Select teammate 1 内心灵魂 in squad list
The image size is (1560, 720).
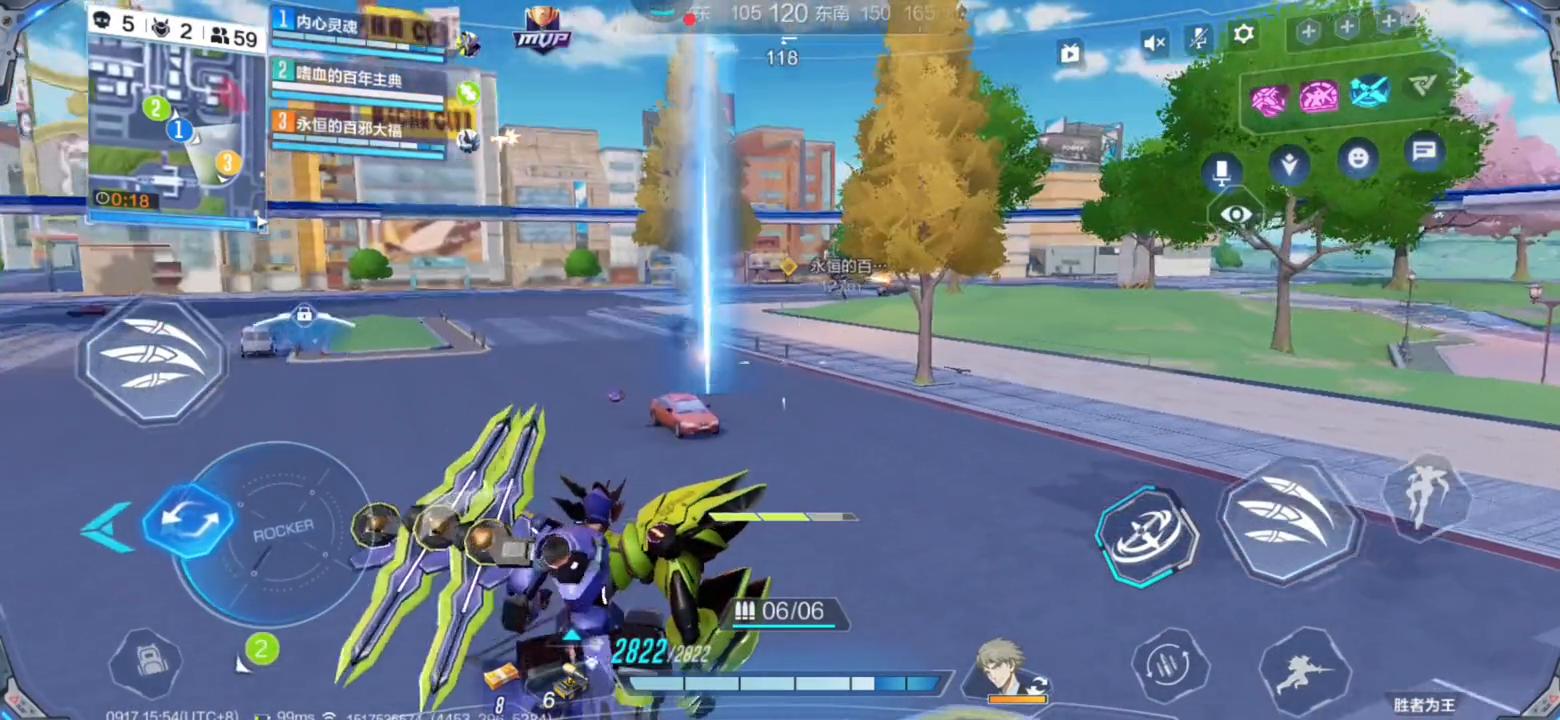point(357,28)
